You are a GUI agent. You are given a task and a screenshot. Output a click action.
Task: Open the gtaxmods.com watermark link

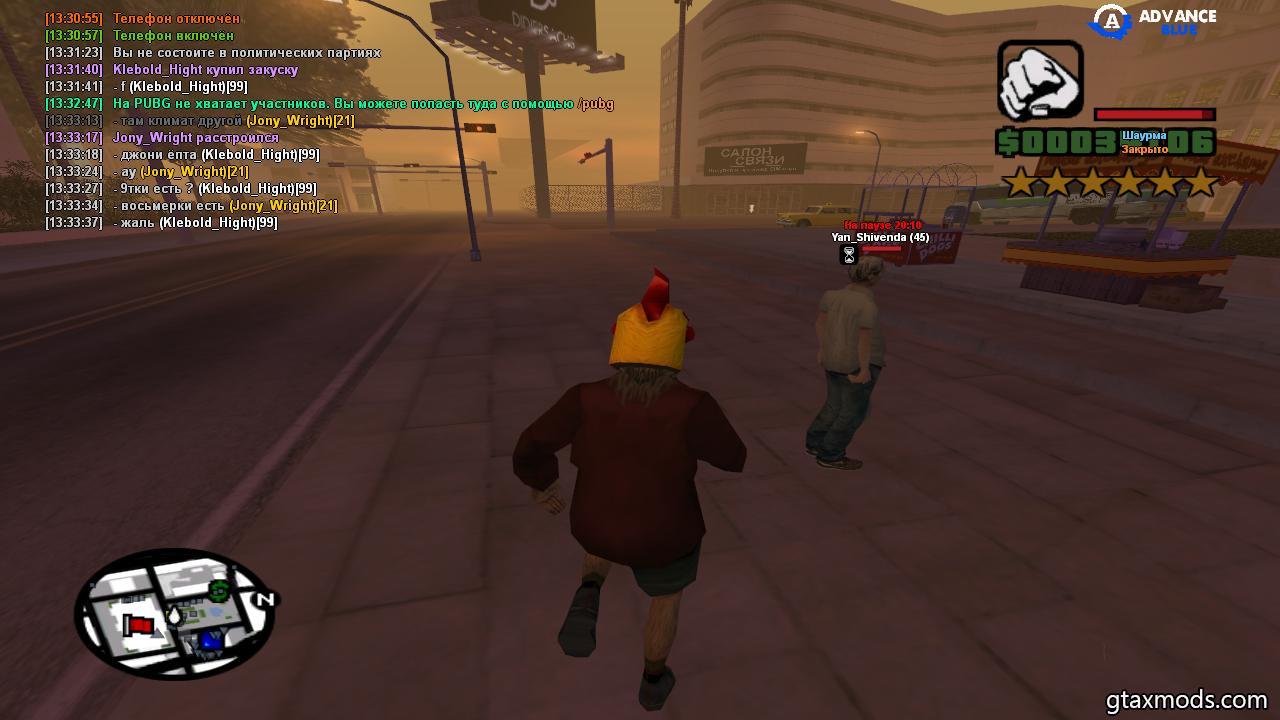pos(1186,699)
